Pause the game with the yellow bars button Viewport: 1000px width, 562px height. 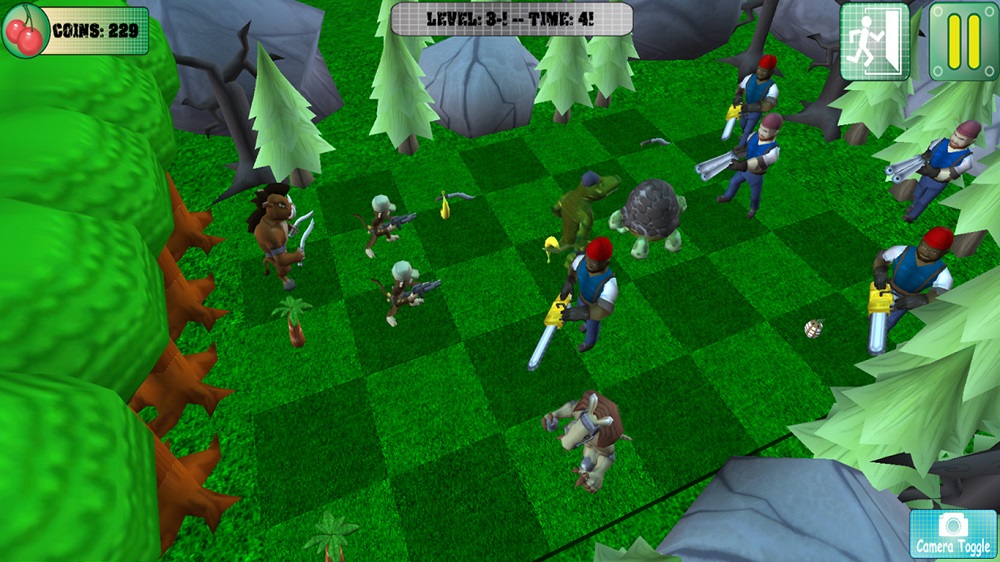(x=964, y=41)
